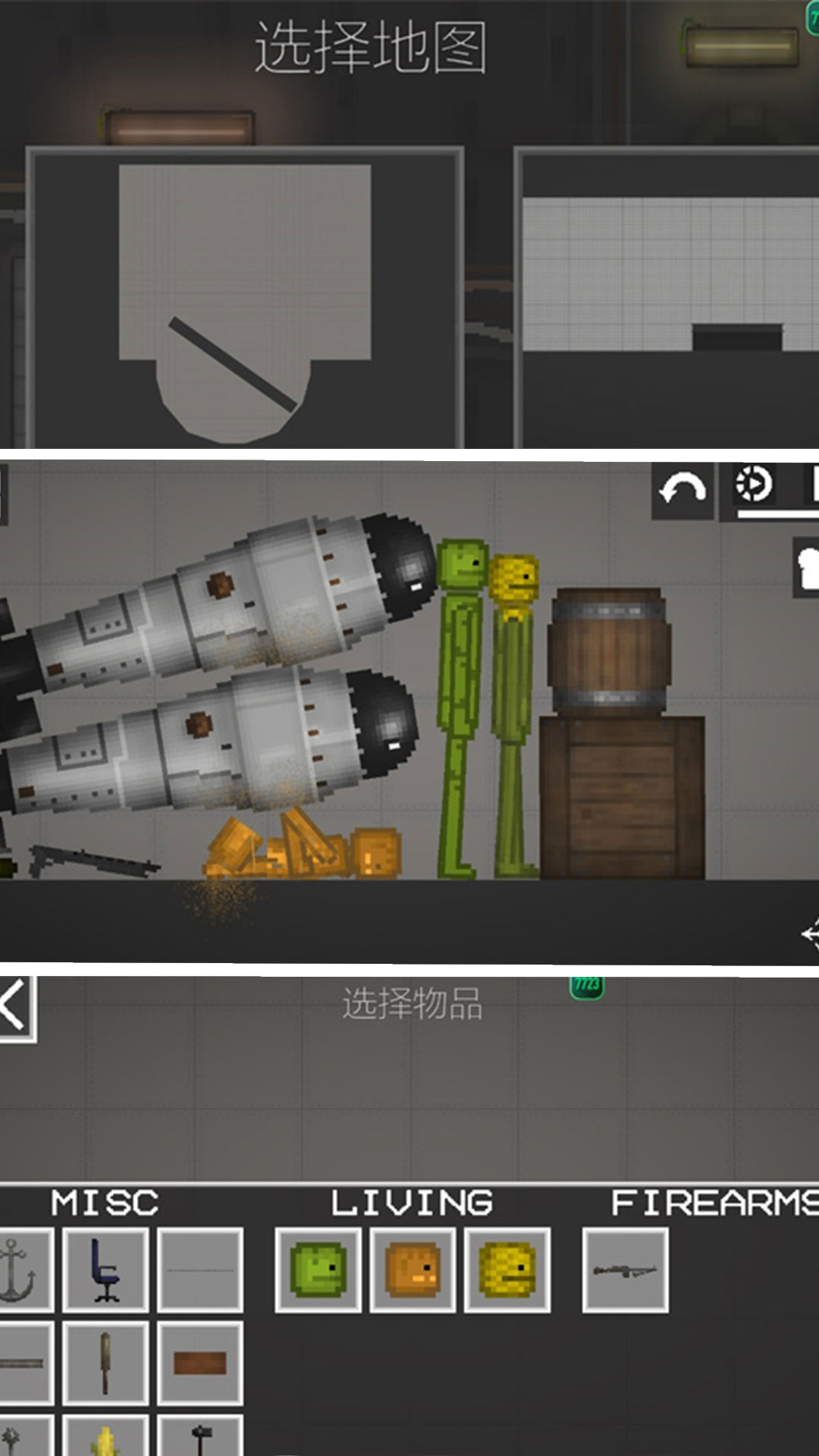Select the white tiled room map

pyautogui.click(x=669, y=297)
